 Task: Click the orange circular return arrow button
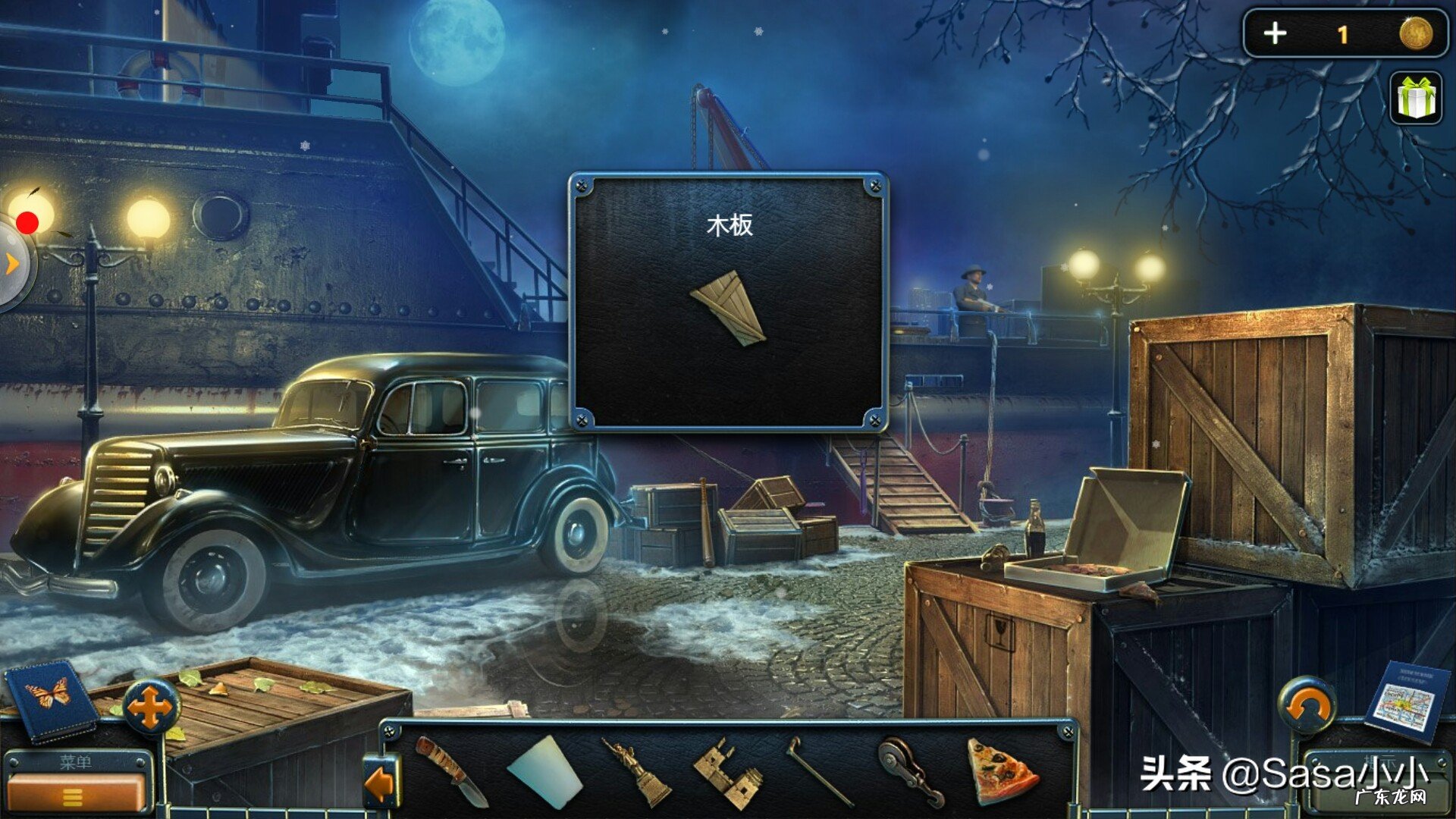tap(1307, 706)
